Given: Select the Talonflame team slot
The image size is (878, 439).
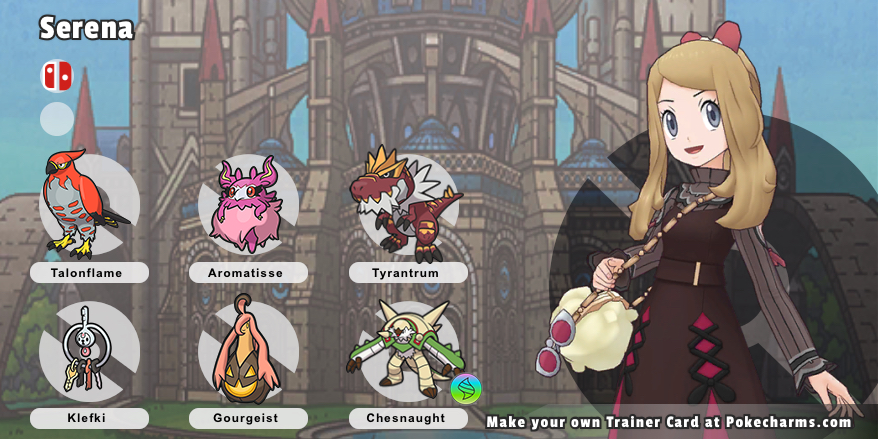Looking at the screenshot, I should 88,205.
